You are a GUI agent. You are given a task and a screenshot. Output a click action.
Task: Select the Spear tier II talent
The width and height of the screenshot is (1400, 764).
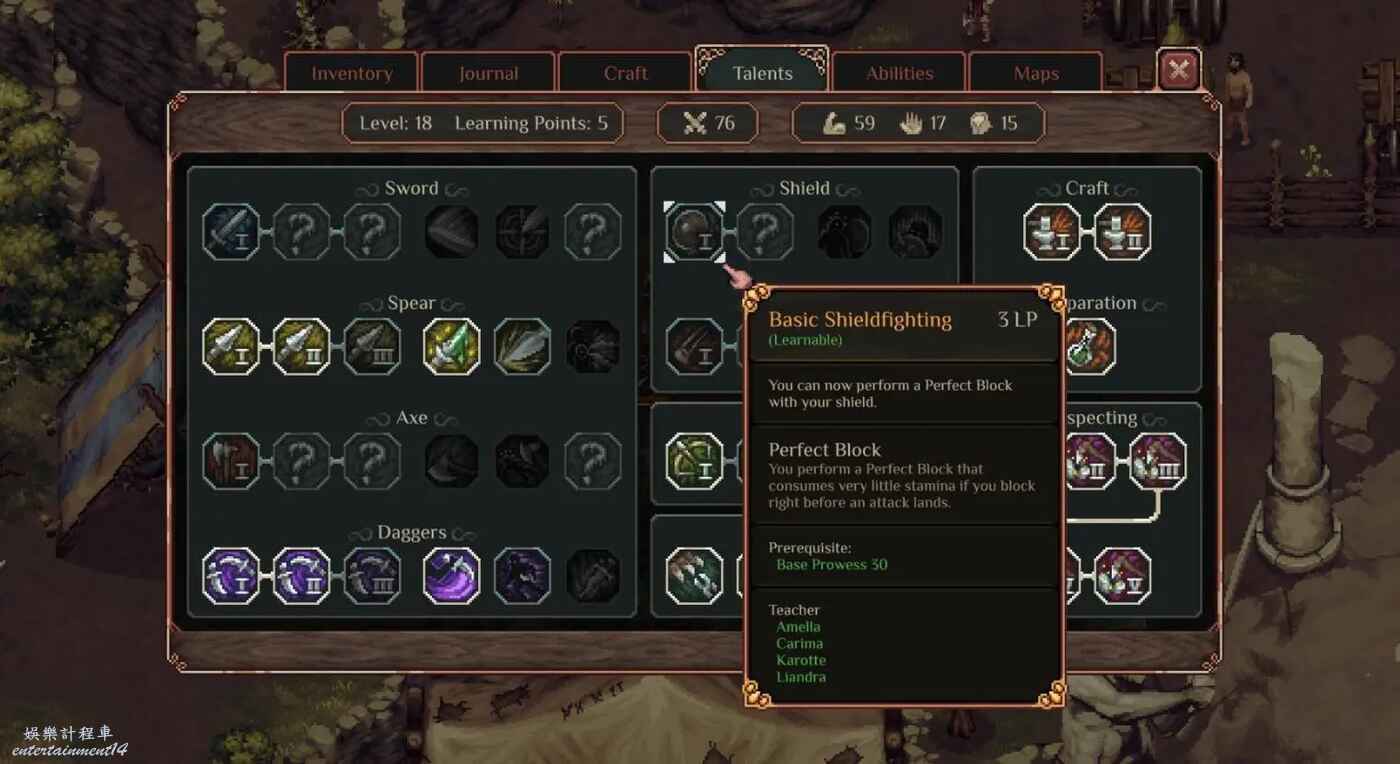click(301, 347)
